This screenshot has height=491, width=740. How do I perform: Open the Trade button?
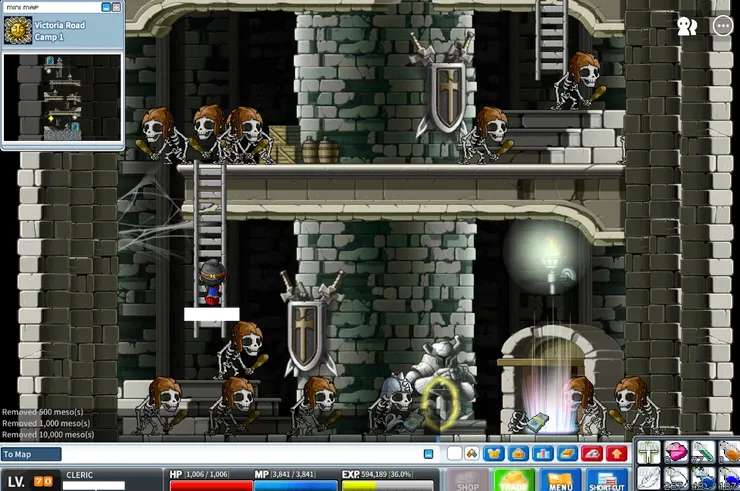click(514, 481)
